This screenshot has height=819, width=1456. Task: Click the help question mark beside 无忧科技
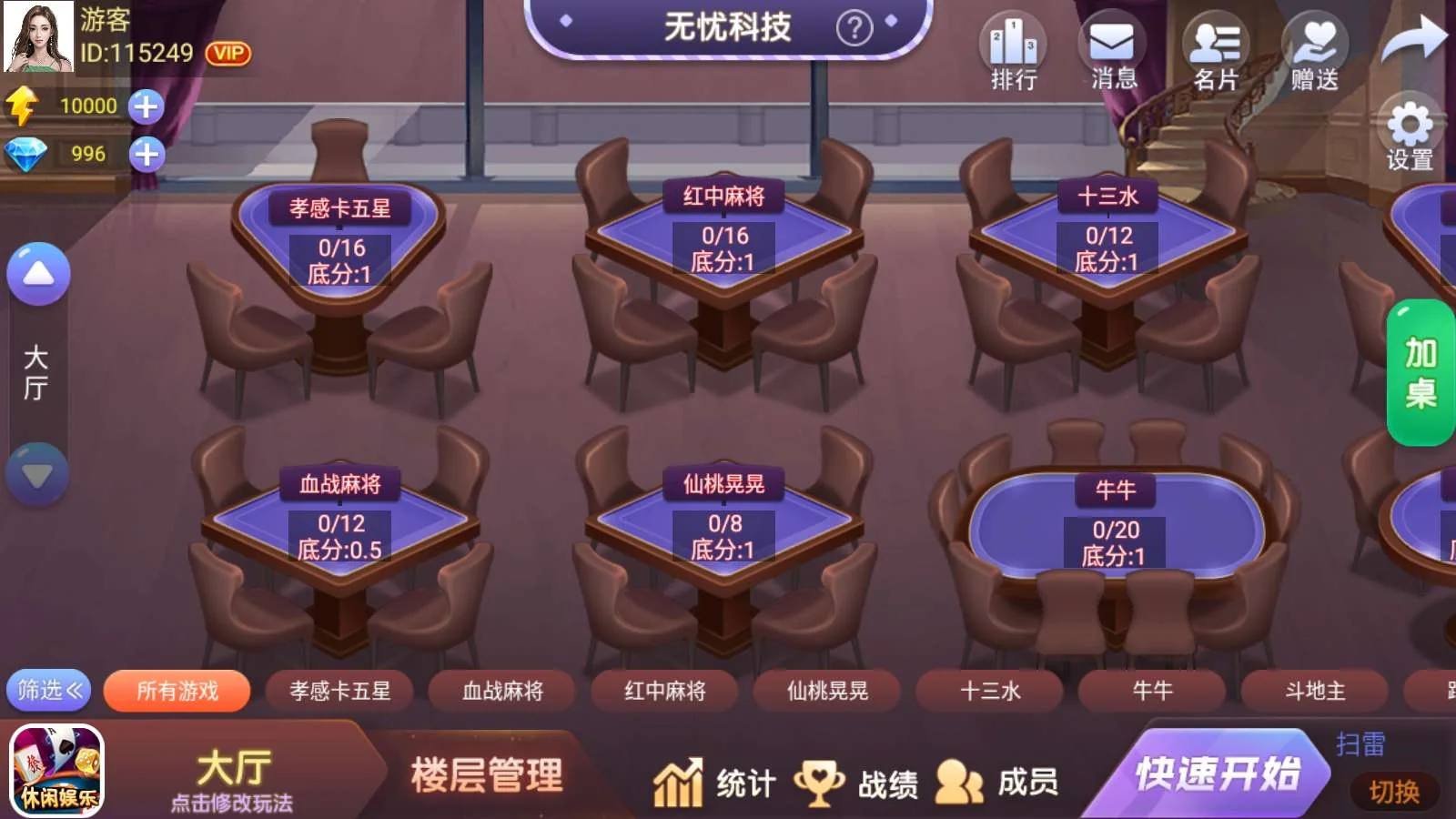coord(854,25)
